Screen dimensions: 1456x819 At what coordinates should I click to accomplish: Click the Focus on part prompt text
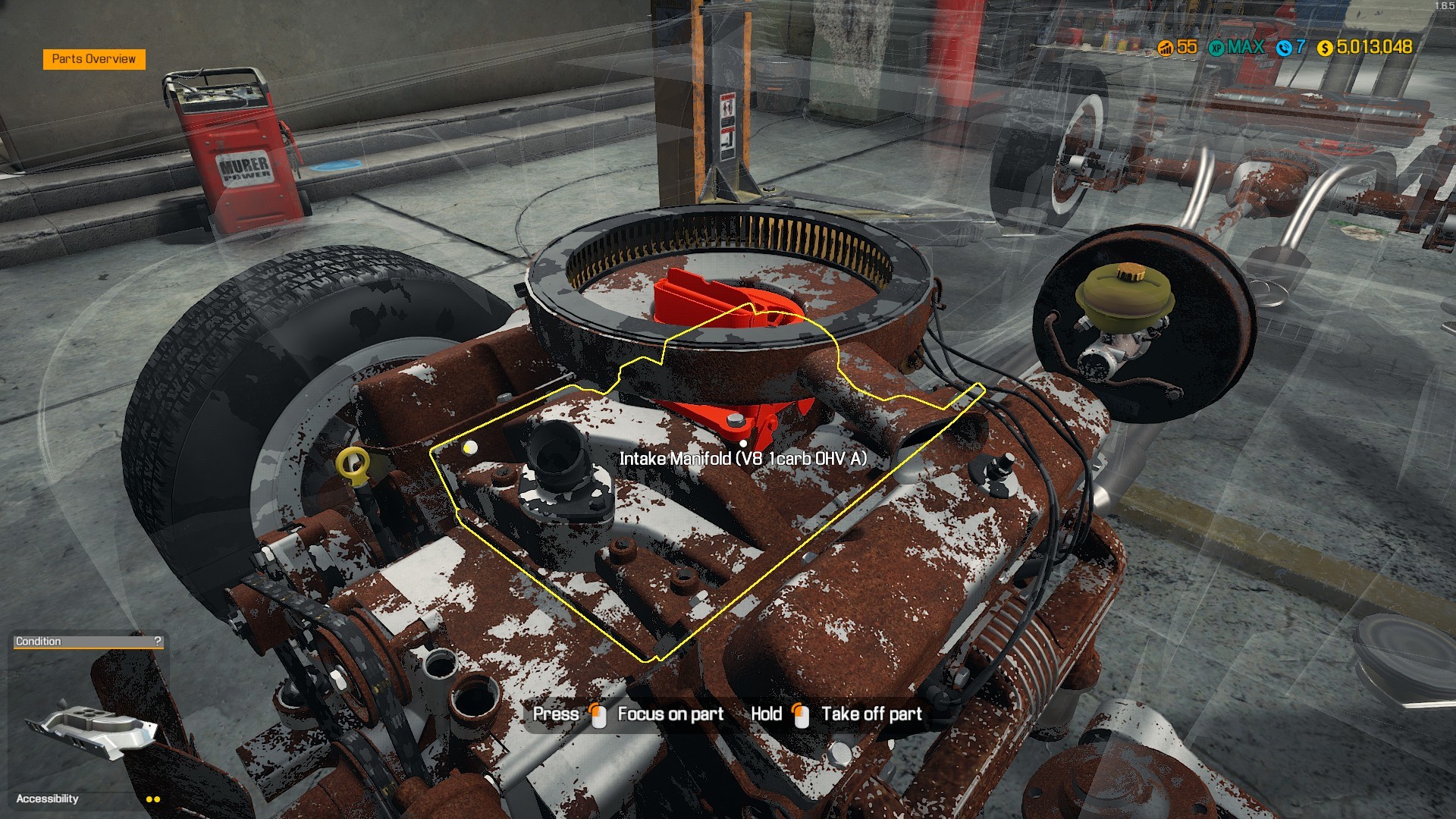point(670,714)
